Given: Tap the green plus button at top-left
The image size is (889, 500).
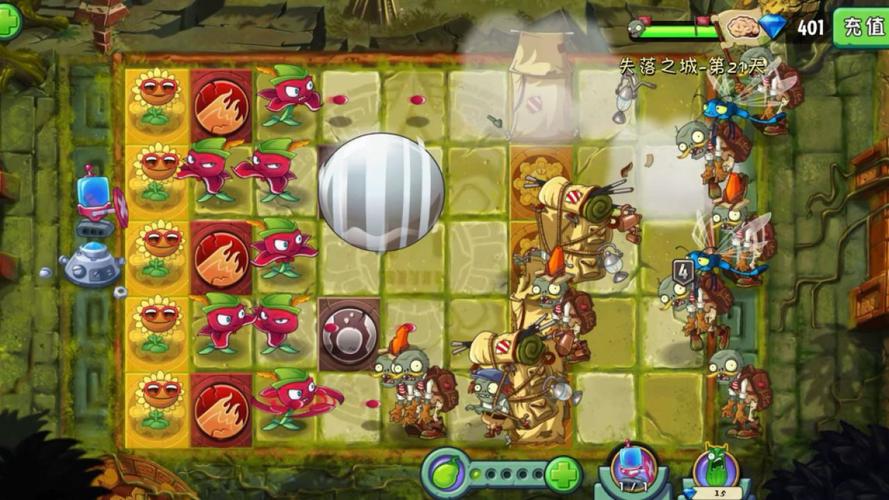Looking at the screenshot, I should (x=8, y=22).
